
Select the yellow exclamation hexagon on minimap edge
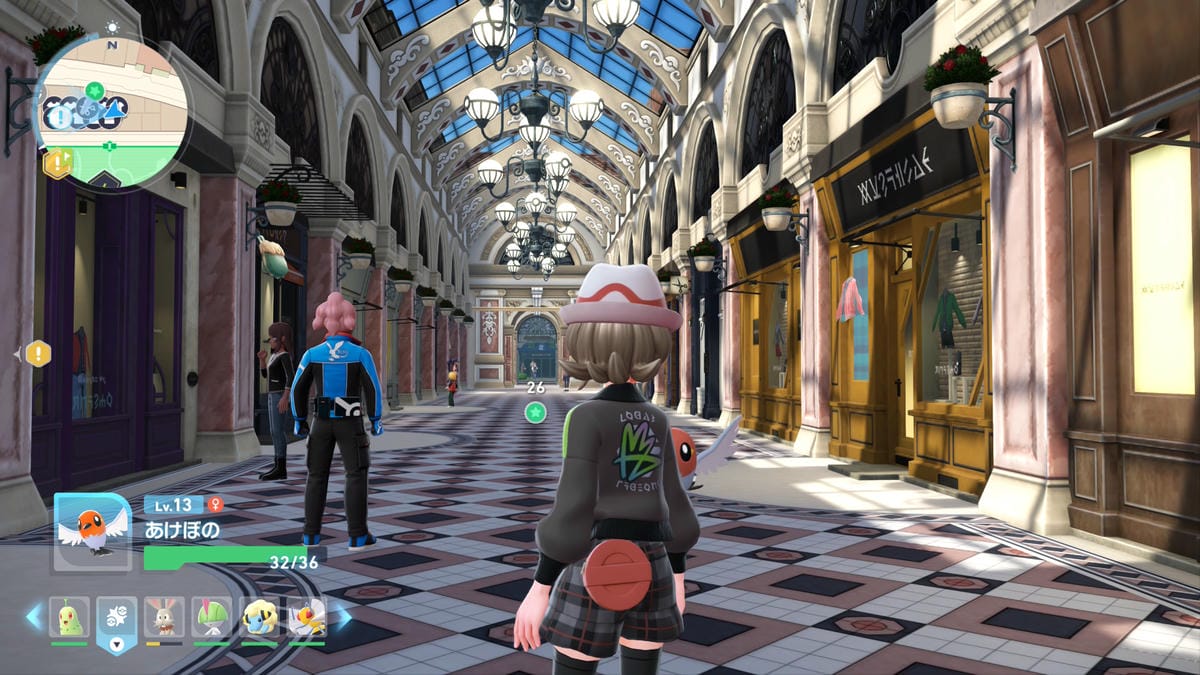pyautogui.click(x=57, y=162)
